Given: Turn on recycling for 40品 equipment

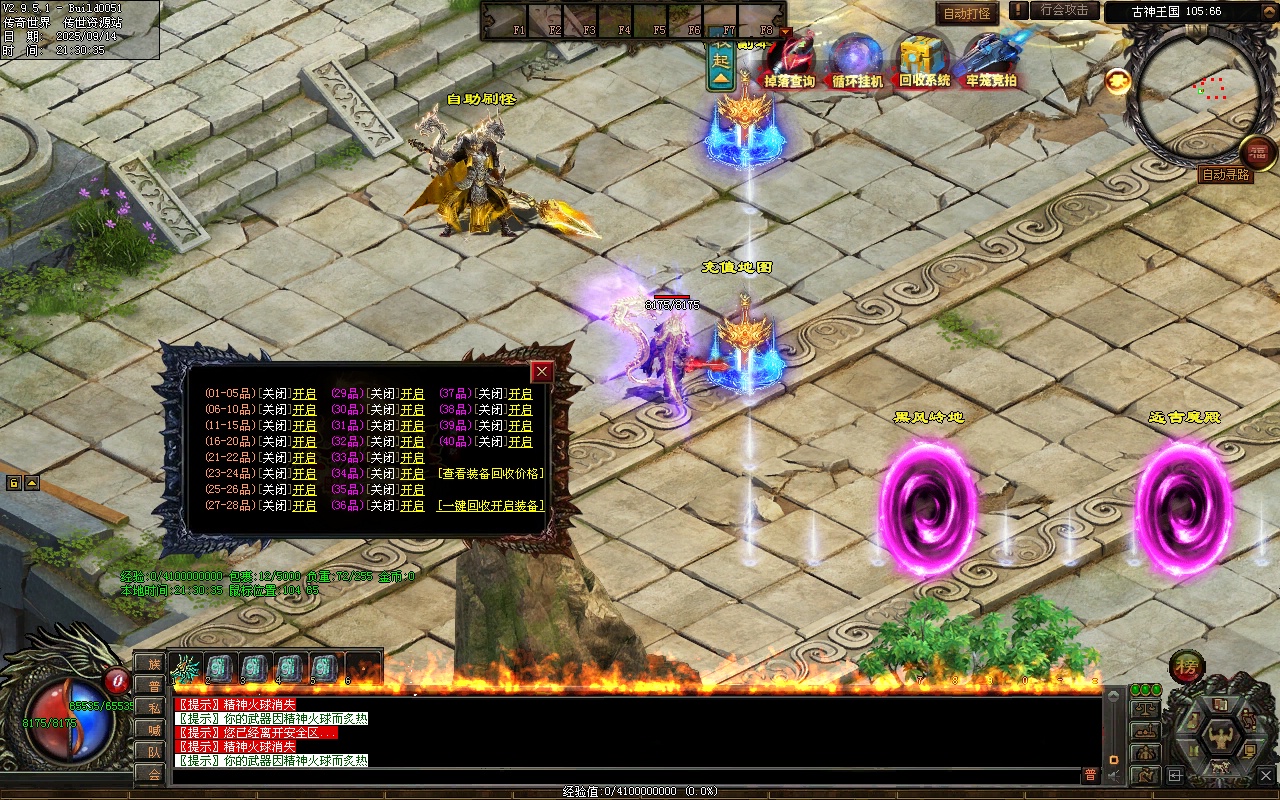Looking at the screenshot, I should click(x=520, y=442).
